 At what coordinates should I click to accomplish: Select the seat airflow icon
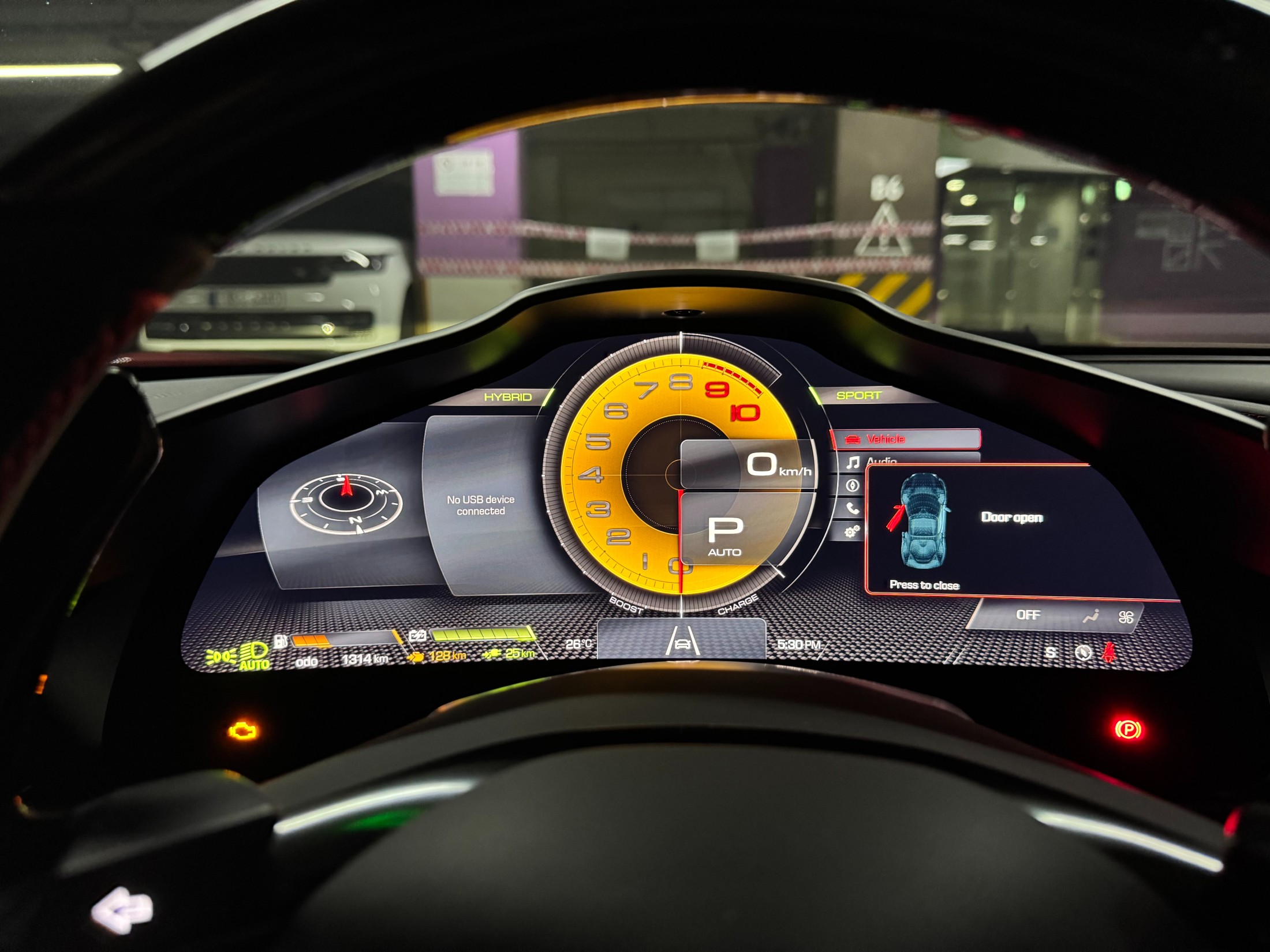click(1090, 617)
